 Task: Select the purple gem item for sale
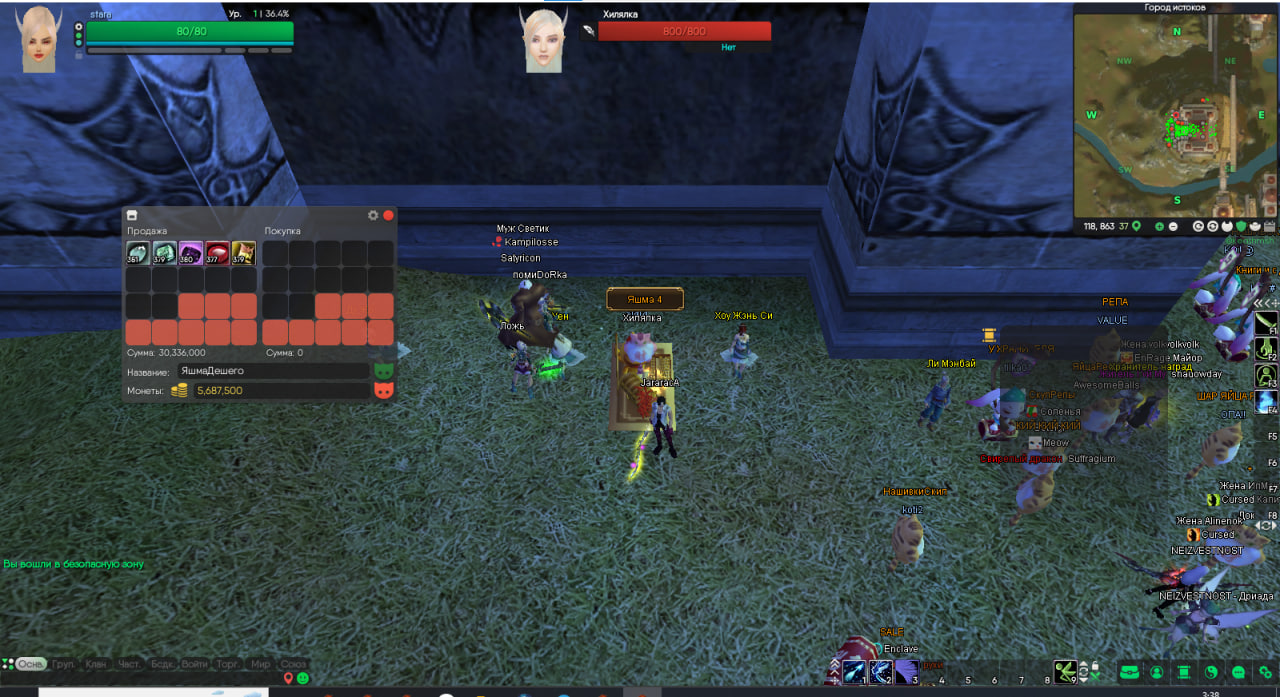pyautogui.click(x=191, y=253)
